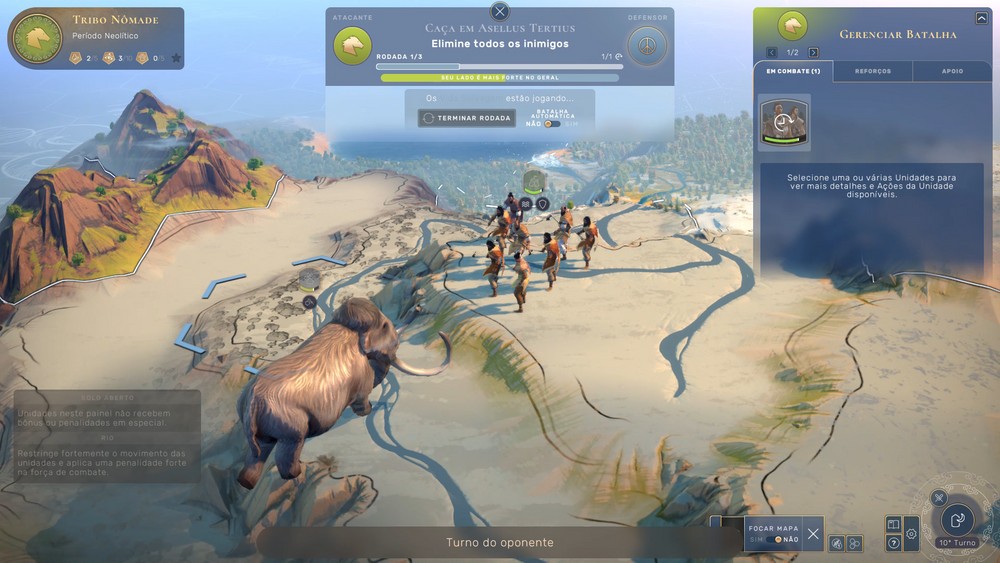Open the encyclopedia book icon
1000x563 pixels.
(x=894, y=525)
